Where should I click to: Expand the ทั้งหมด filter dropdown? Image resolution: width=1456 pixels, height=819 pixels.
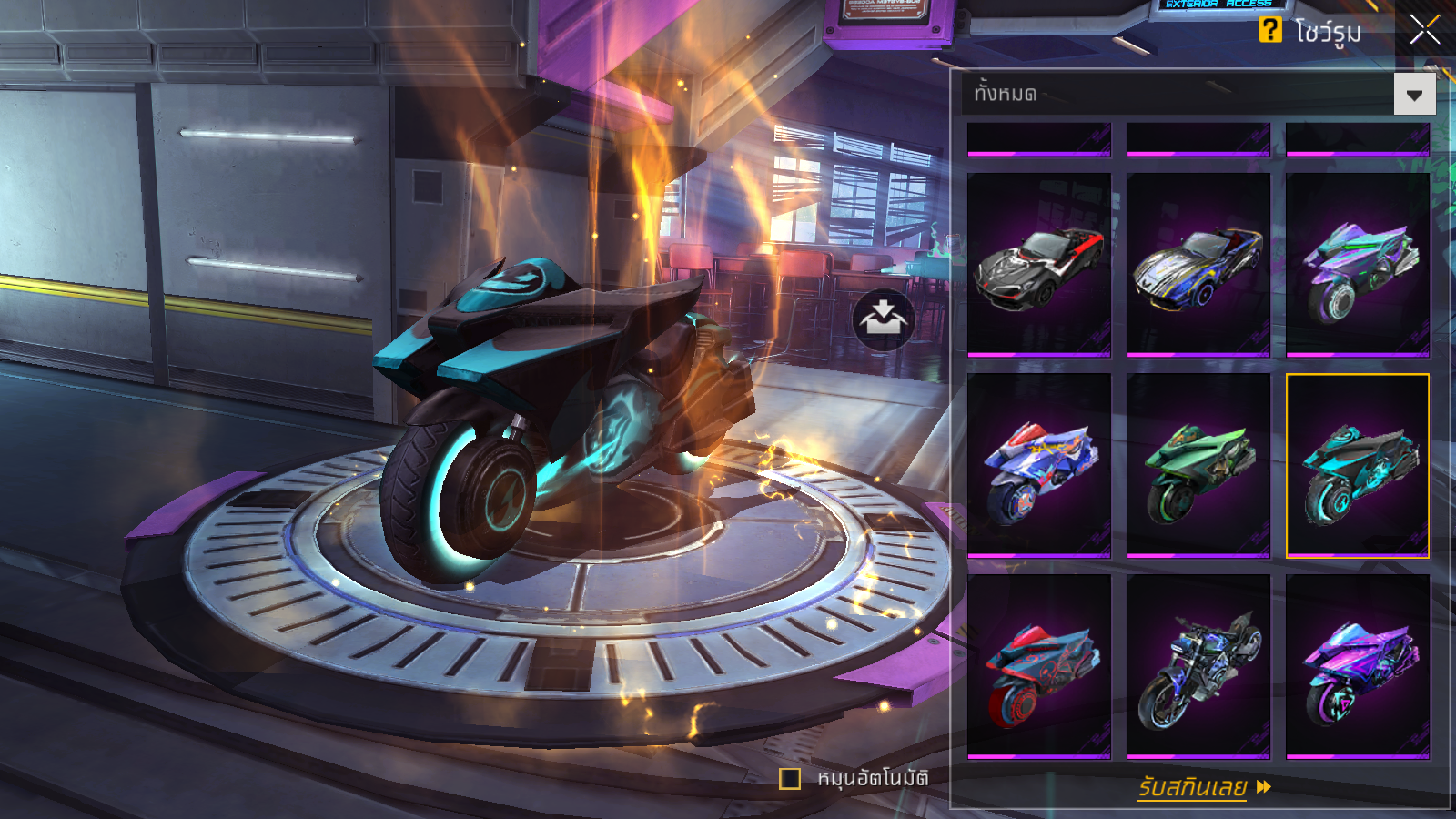[1414, 95]
